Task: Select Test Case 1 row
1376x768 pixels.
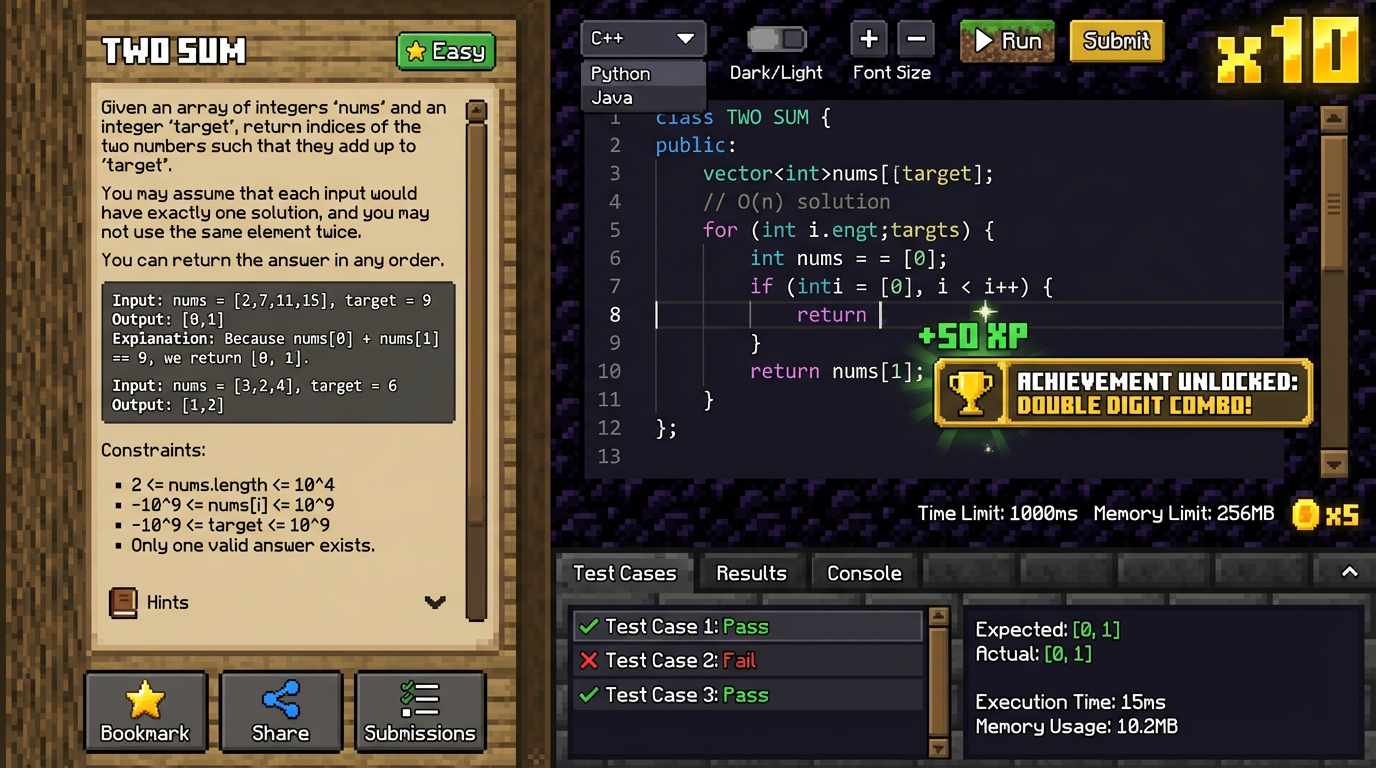Action: point(746,627)
